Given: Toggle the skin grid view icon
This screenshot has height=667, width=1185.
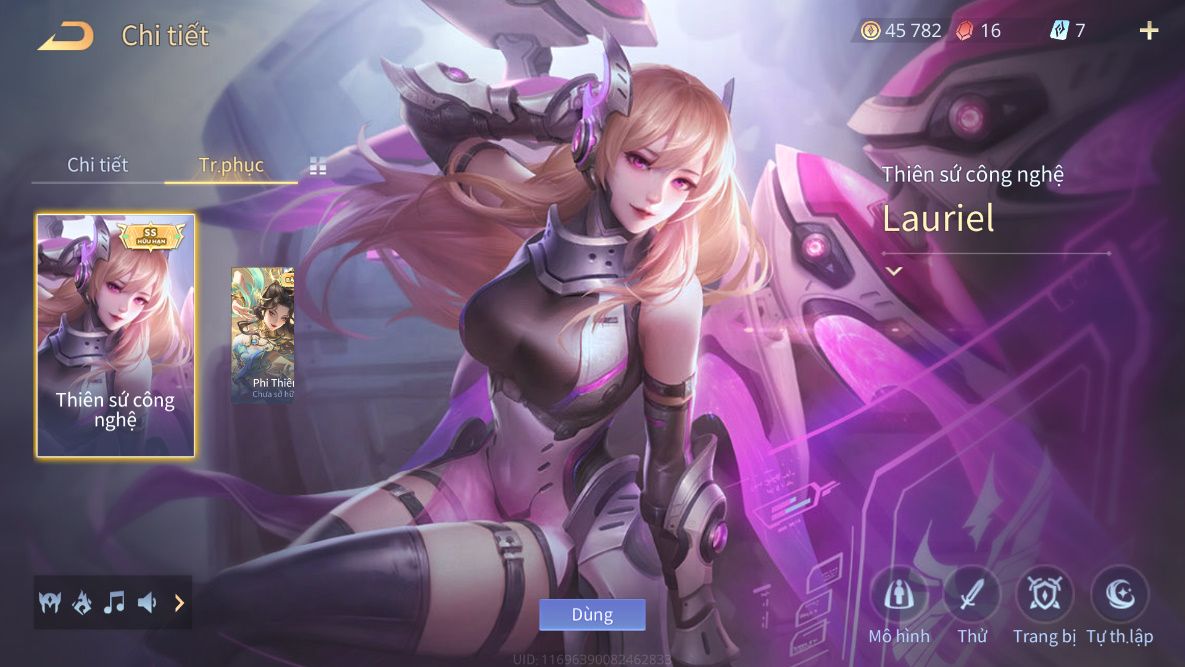Looking at the screenshot, I should click(x=318, y=166).
